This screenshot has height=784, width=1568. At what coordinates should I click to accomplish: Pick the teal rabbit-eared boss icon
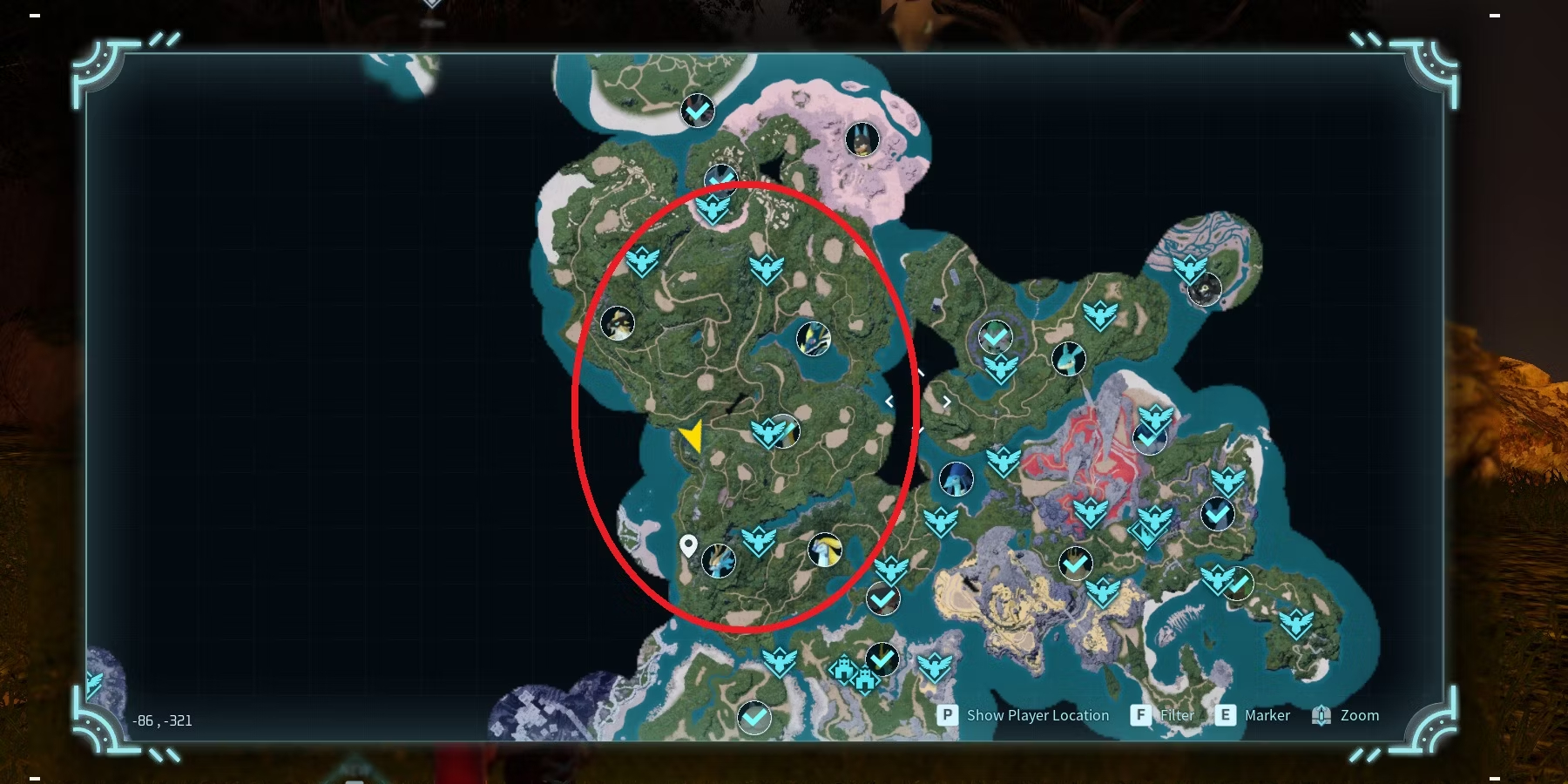coord(1068,358)
